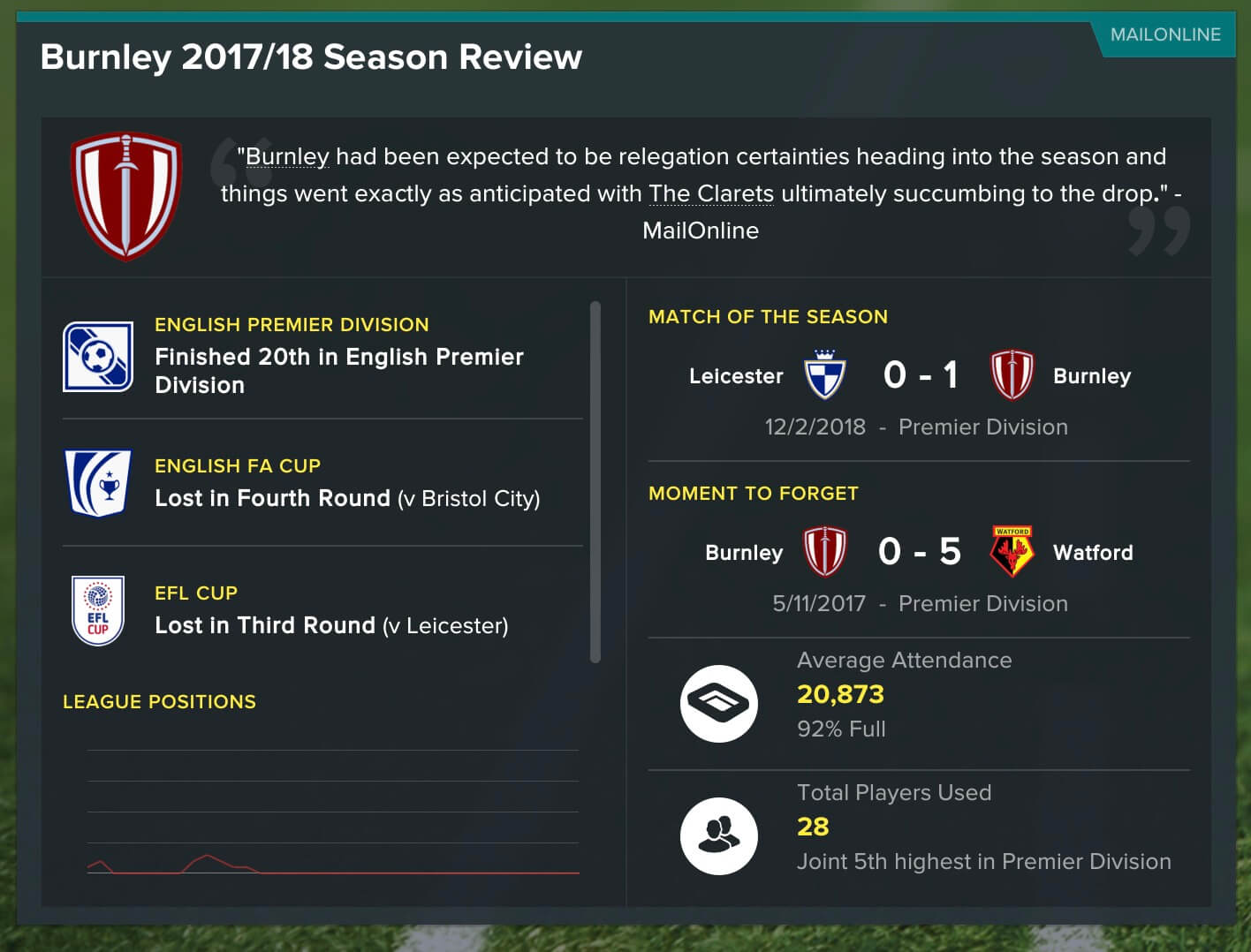Click the large Burnley crest beside the quote

(126, 196)
